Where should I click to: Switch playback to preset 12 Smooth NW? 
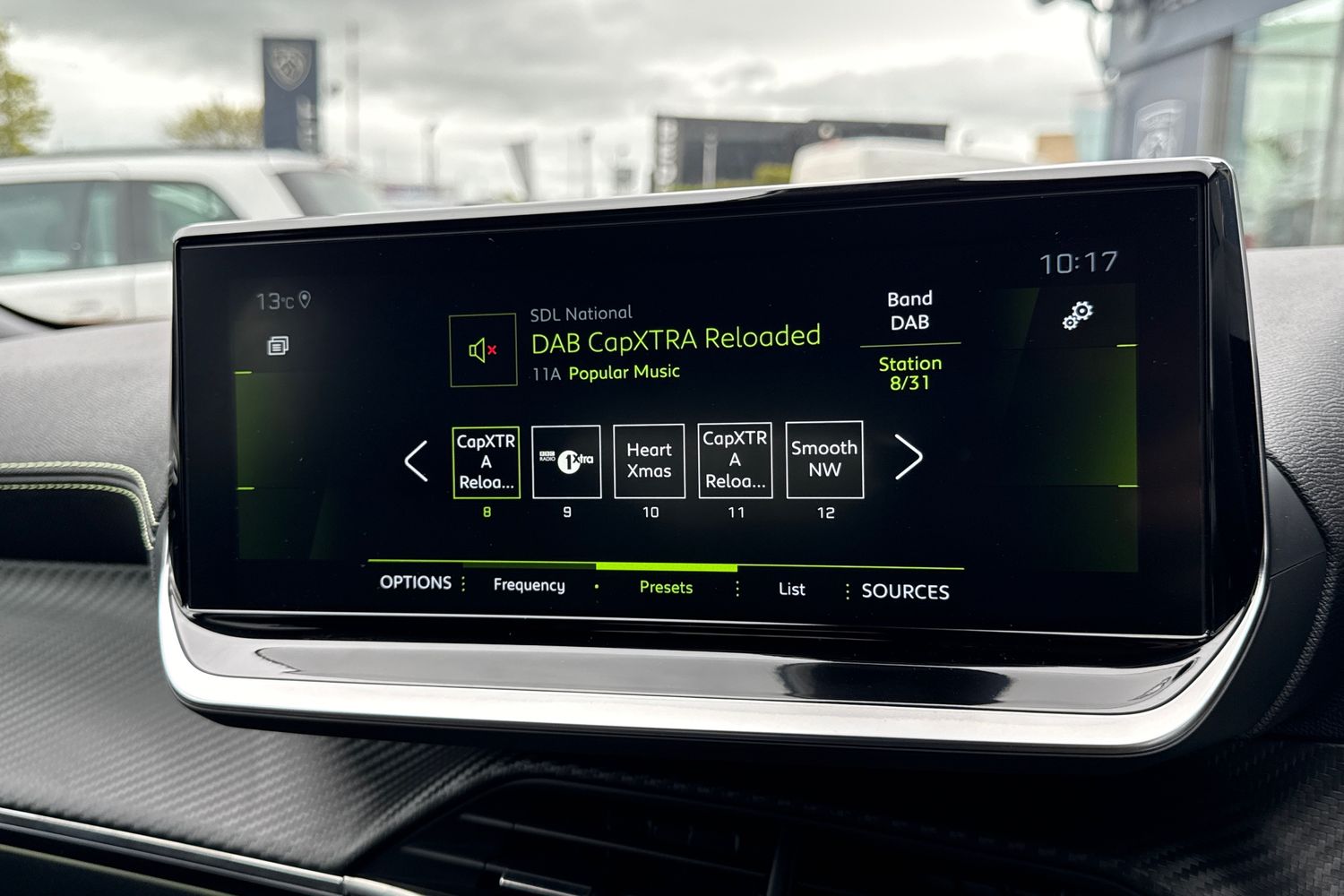[x=823, y=460]
